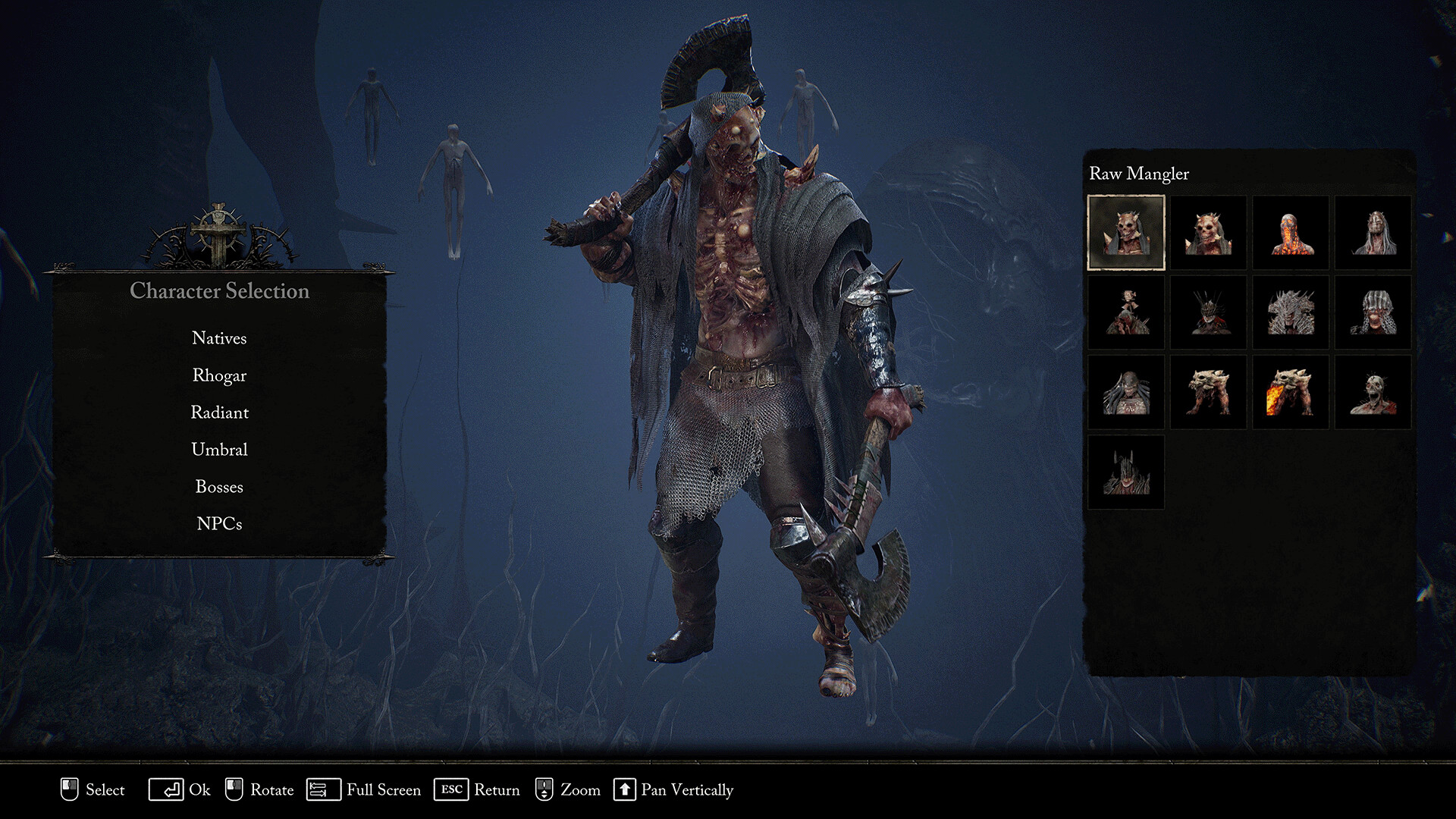Screen dimensions: 1456x819
Task: Select Umbral from Character Selection
Action: pyautogui.click(x=219, y=449)
